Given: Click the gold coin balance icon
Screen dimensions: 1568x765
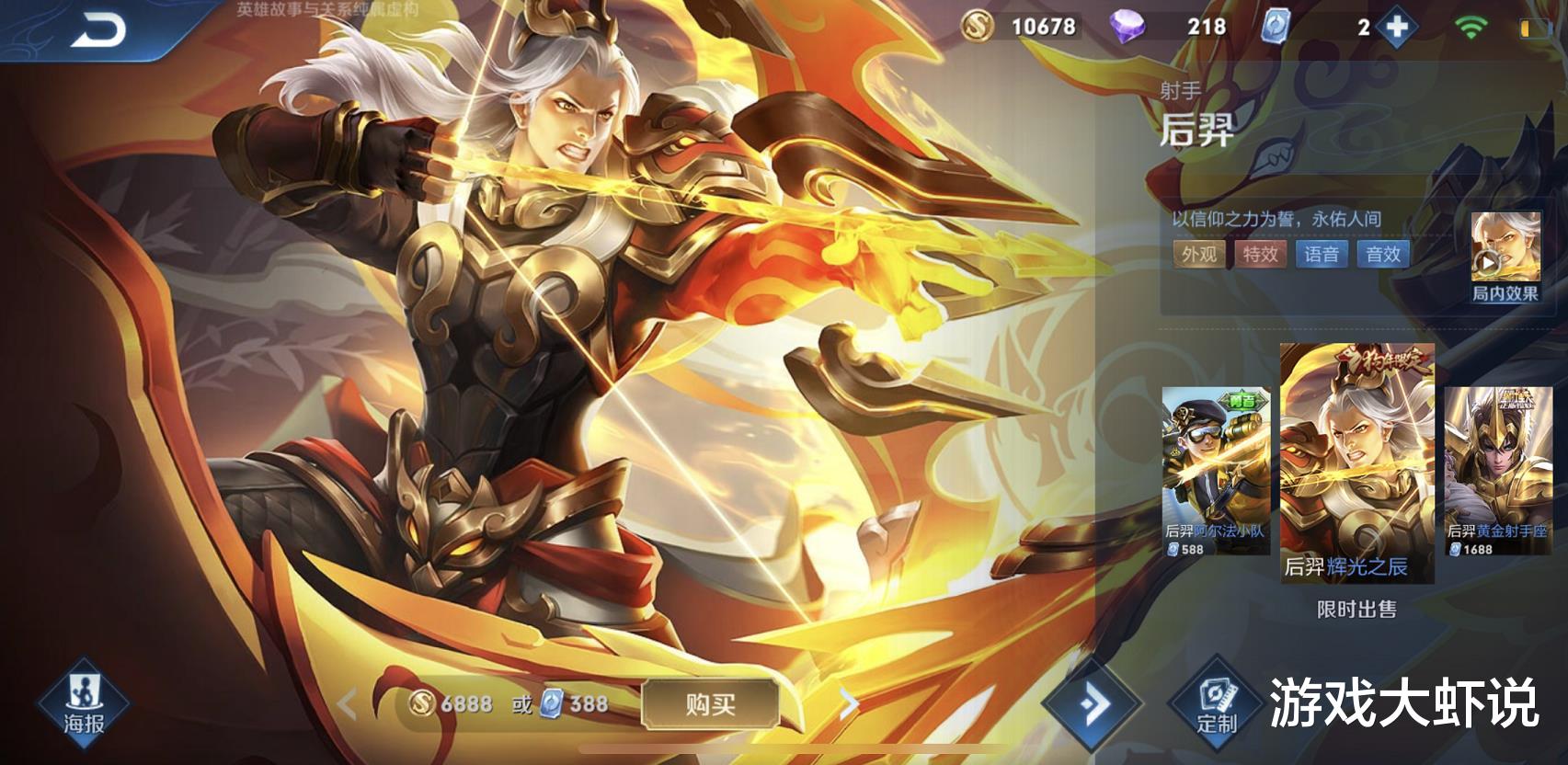Looking at the screenshot, I should coord(977,28).
